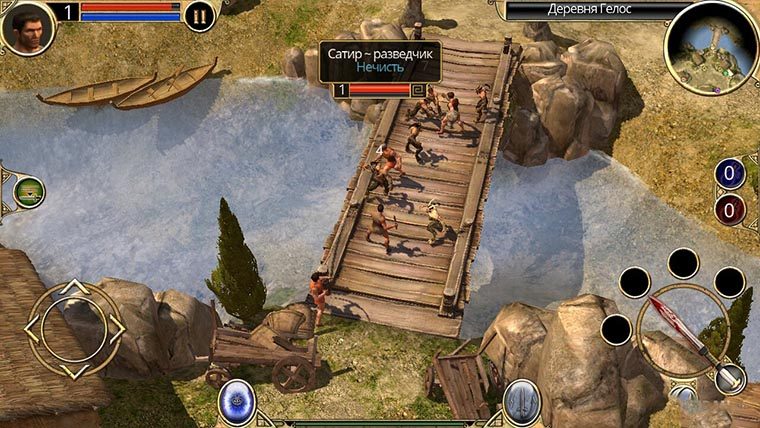760x428 pixels.
Task: Pause the game with the pause button
Action: [200, 16]
